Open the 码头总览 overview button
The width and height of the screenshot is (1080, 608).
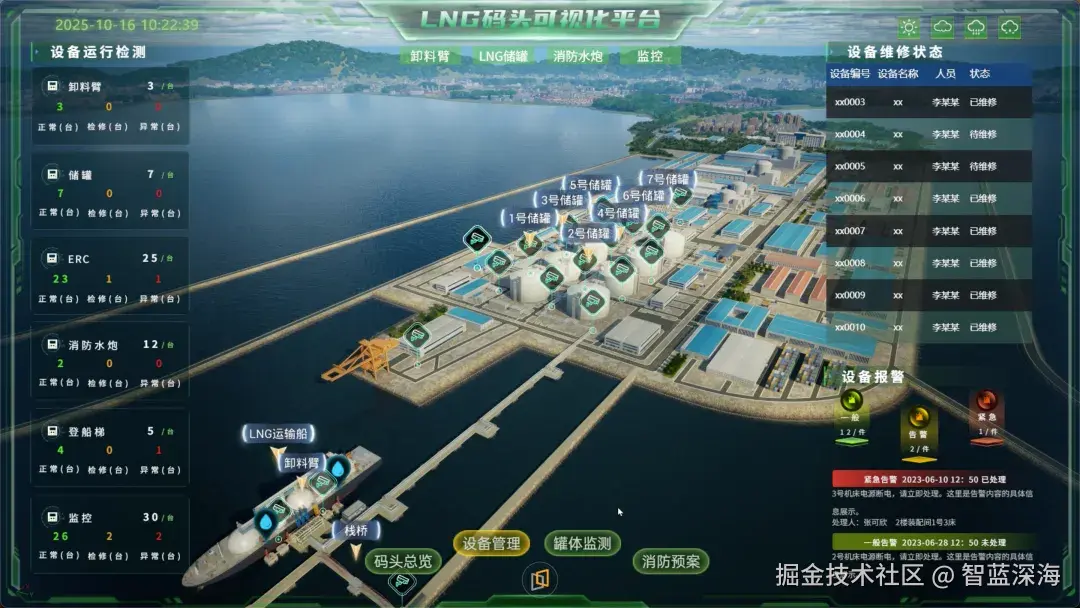(x=403, y=562)
